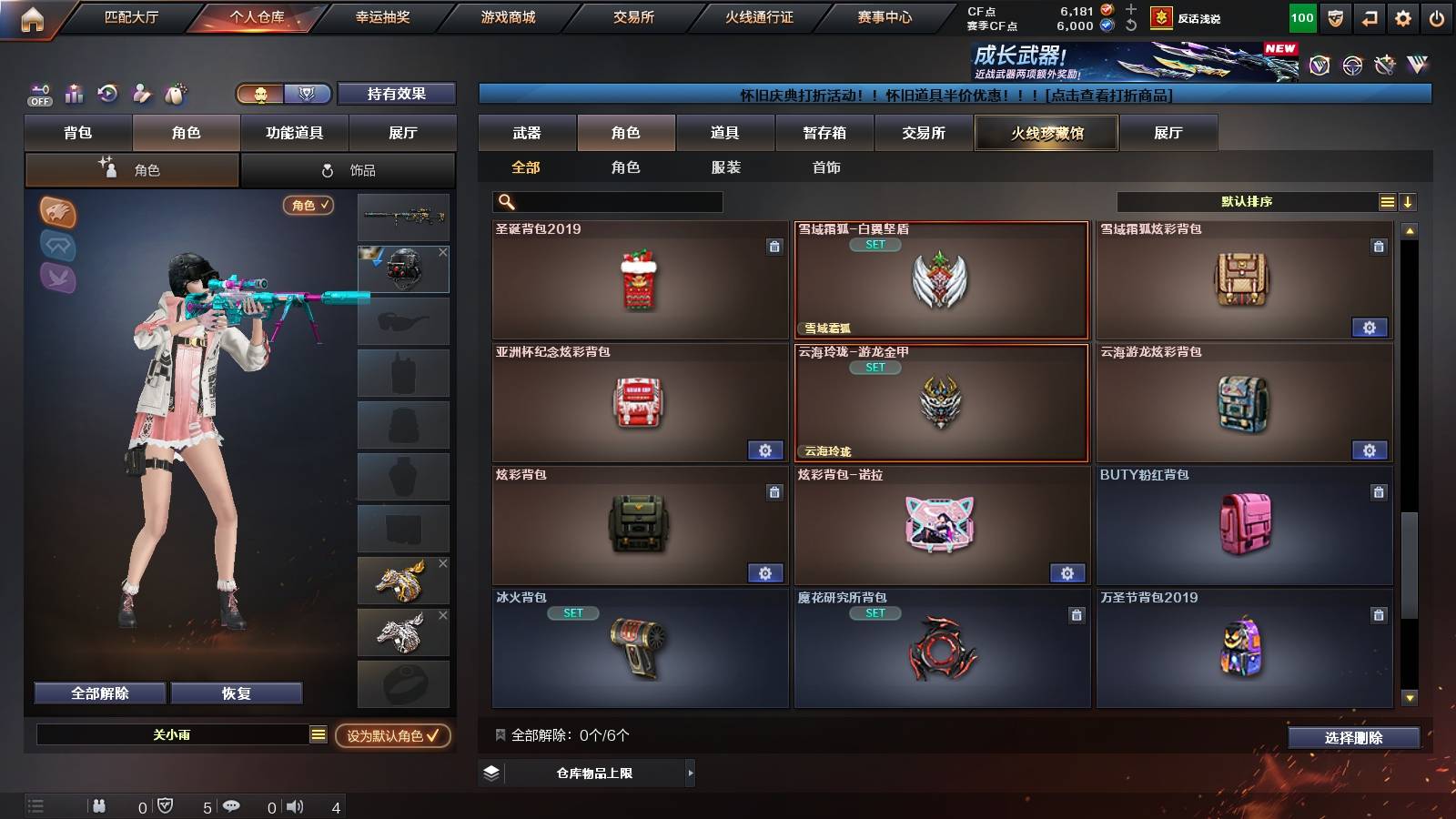Toggle the SET tag on 冰火背包
Image resolution: width=1456 pixels, height=819 pixels.
click(572, 613)
